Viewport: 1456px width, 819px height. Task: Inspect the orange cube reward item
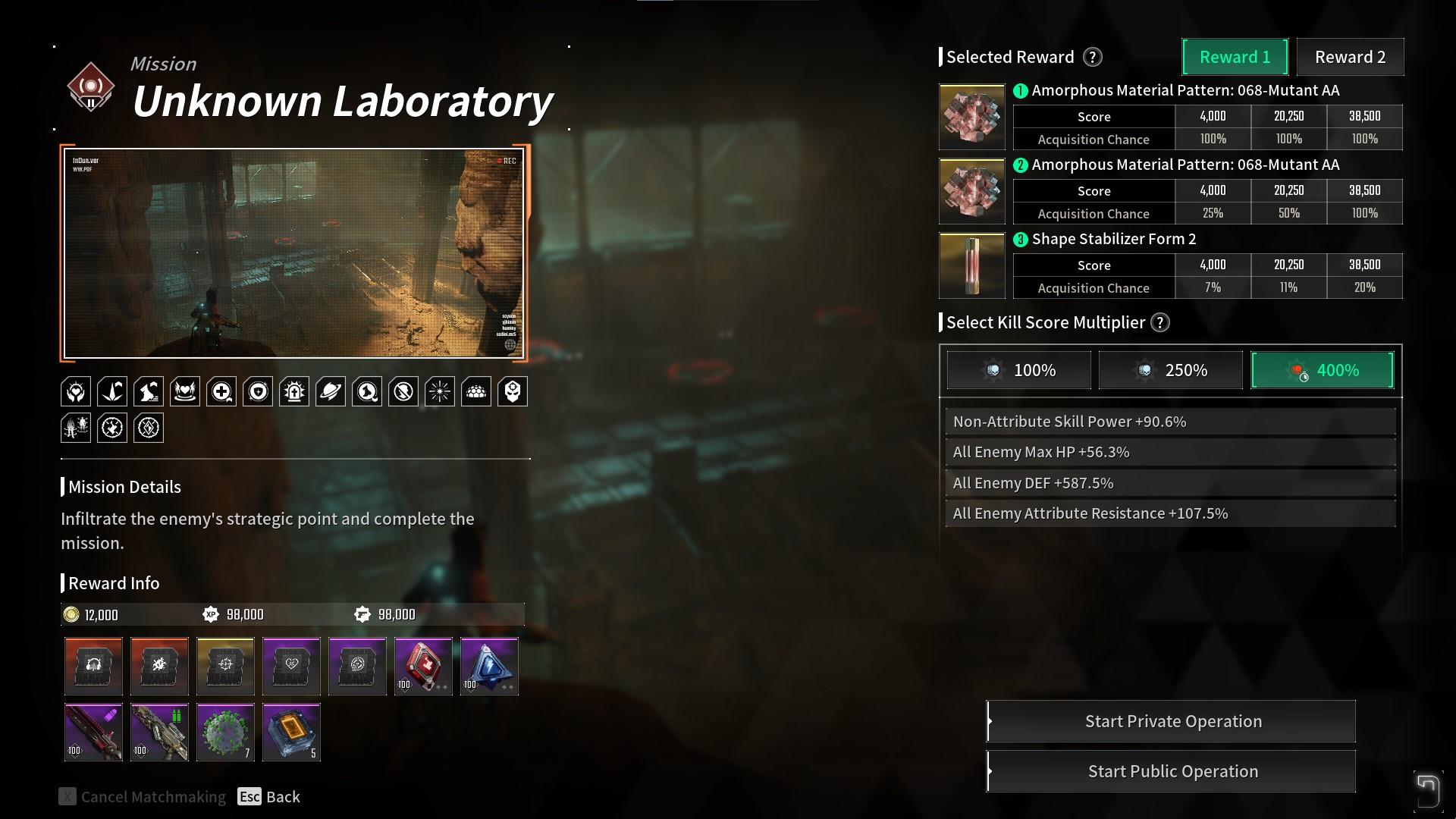[291, 733]
